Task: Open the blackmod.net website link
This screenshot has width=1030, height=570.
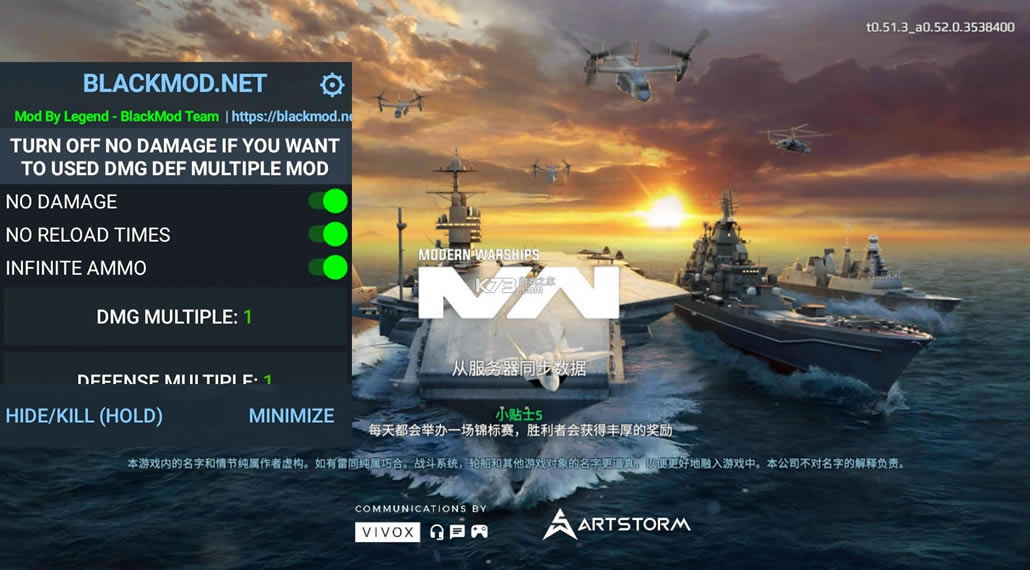Action: pos(291,116)
